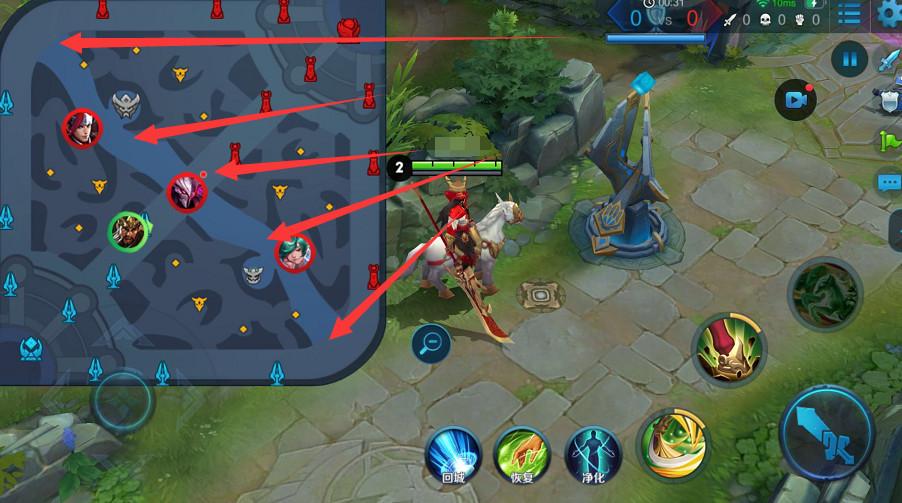902x503 pixels.
Task: Open the chat bubble messages
Action: (x=889, y=182)
